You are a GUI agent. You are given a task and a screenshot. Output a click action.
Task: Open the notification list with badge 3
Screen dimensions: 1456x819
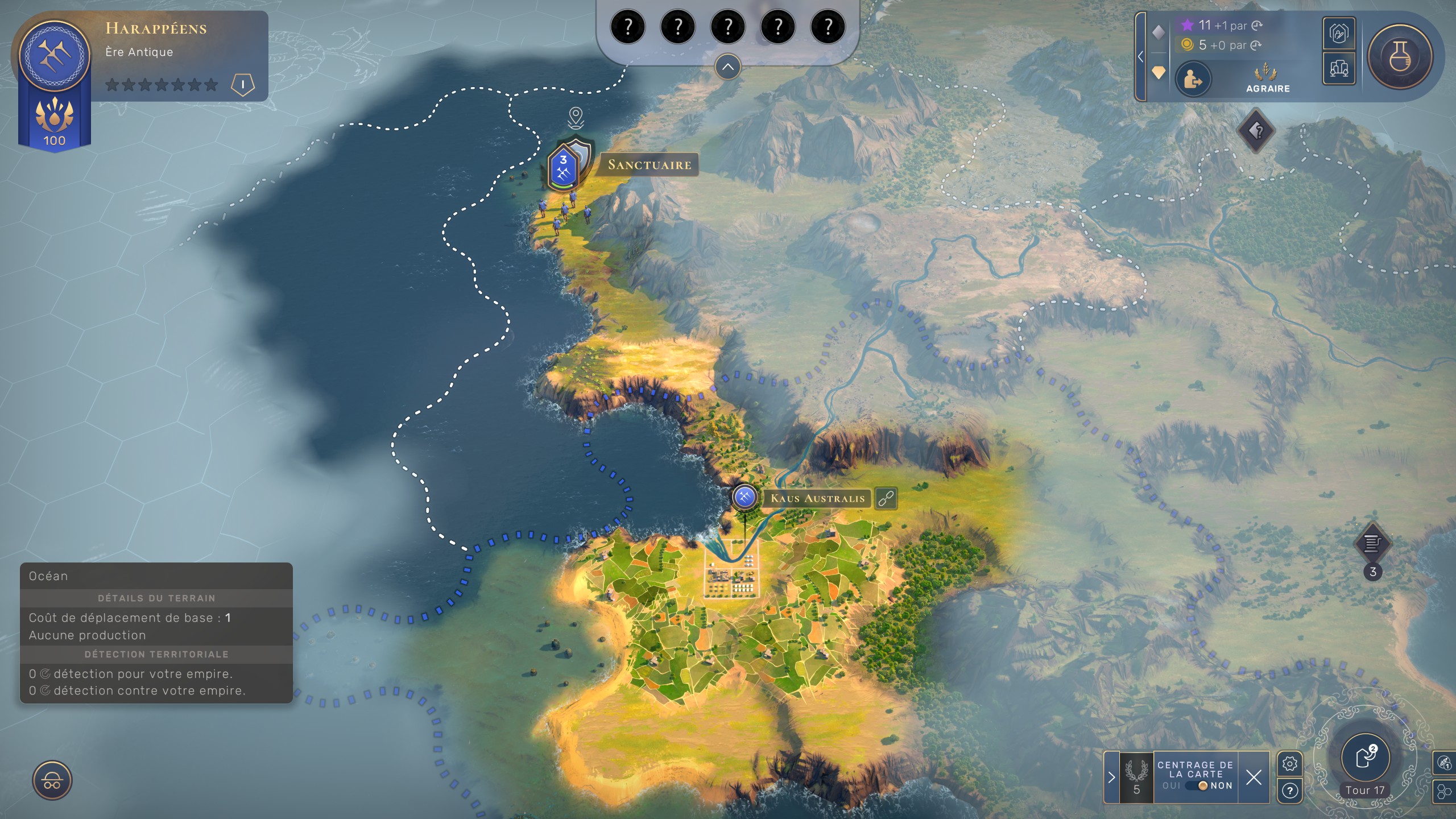click(1372, 544)
